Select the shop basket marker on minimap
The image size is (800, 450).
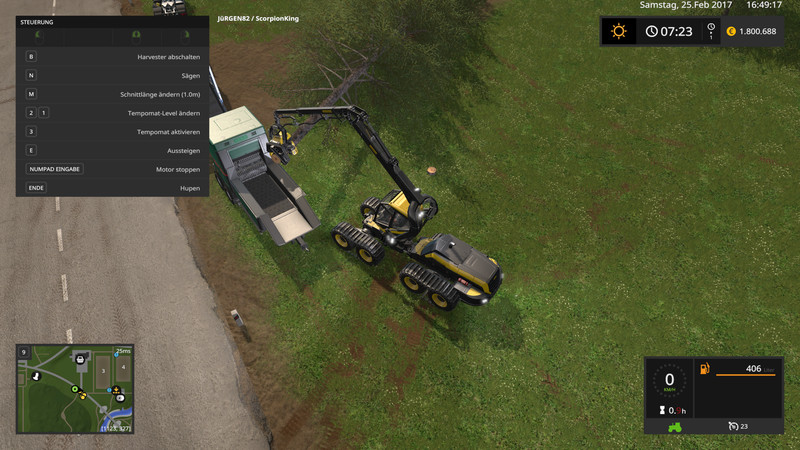pyautogui.click(x=79, y=357)
